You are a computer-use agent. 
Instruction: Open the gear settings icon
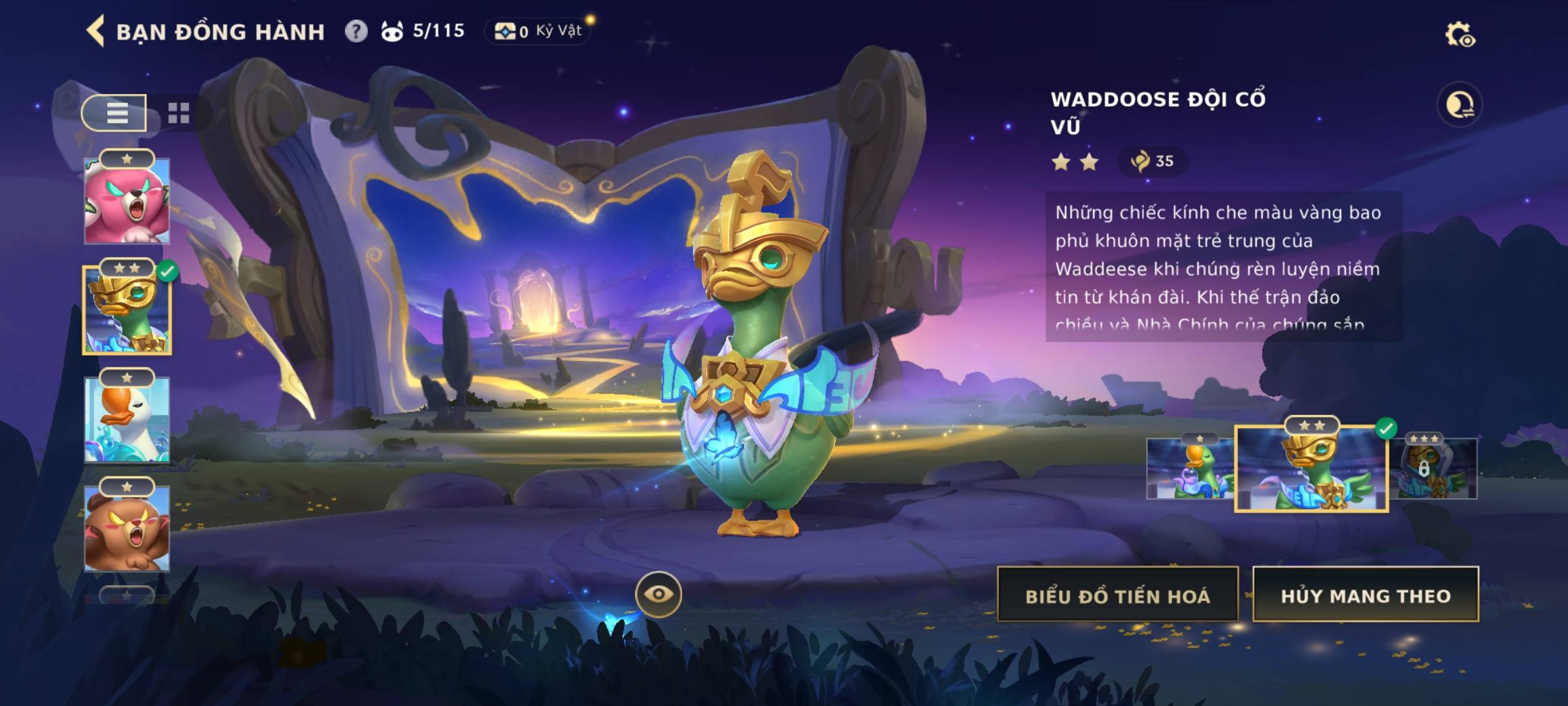click(x=1460, y=35)
